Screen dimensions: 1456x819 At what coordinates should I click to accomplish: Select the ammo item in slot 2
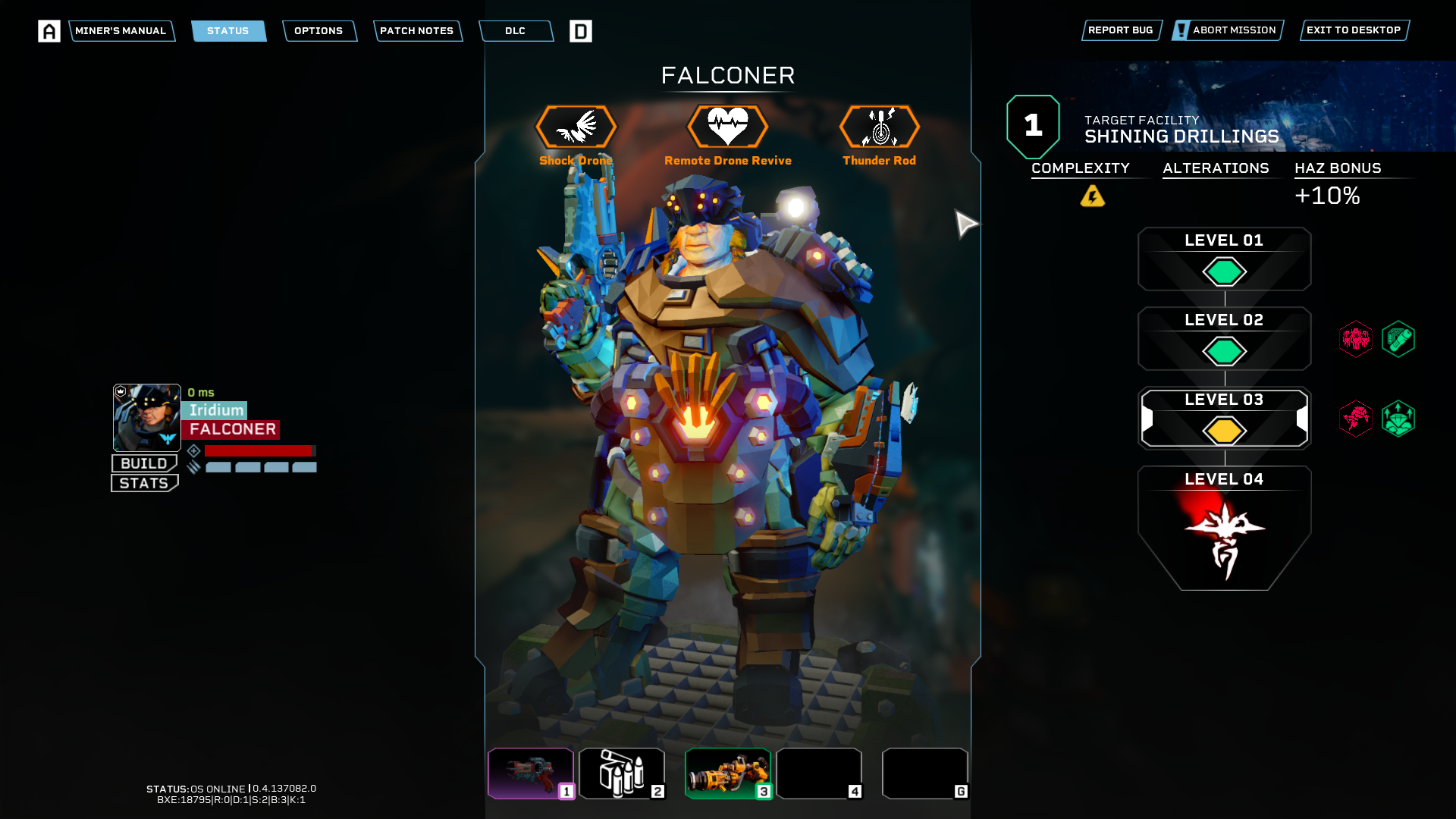click(x=622, y=773)
